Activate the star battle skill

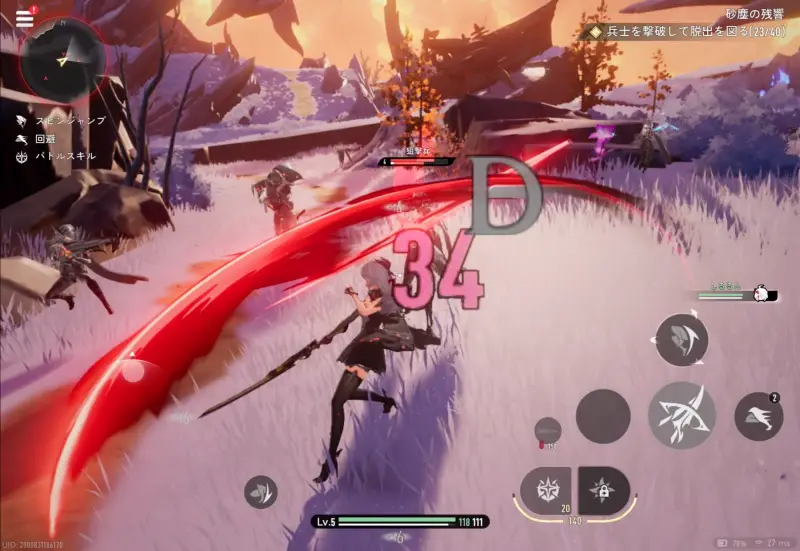click(548, 491)
